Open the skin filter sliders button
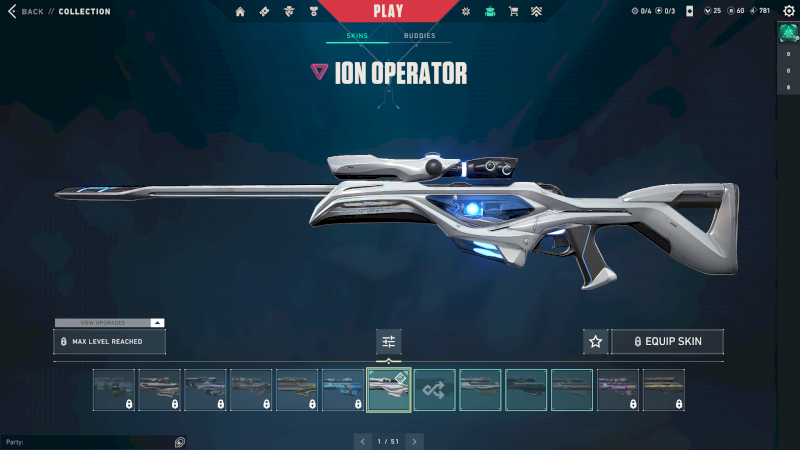The image size is (800, 450). click(389, 342)
